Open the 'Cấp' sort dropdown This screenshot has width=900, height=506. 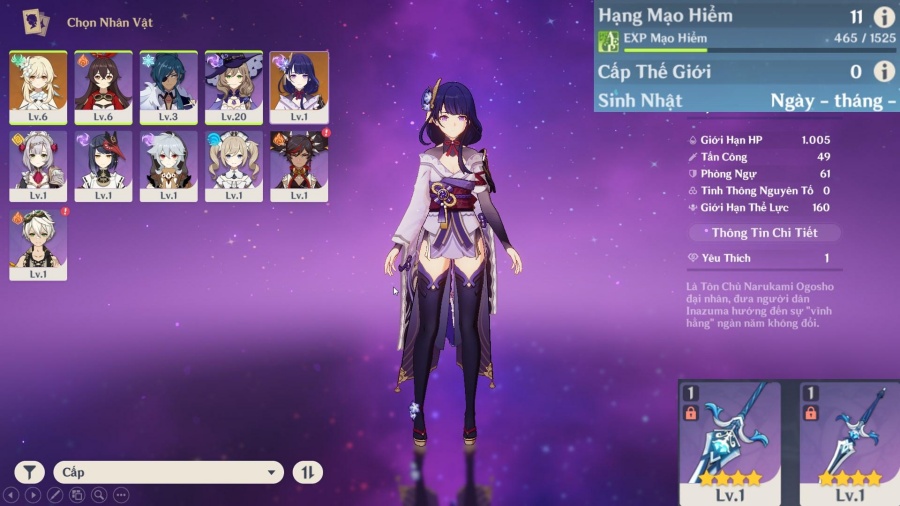[170, 472]
